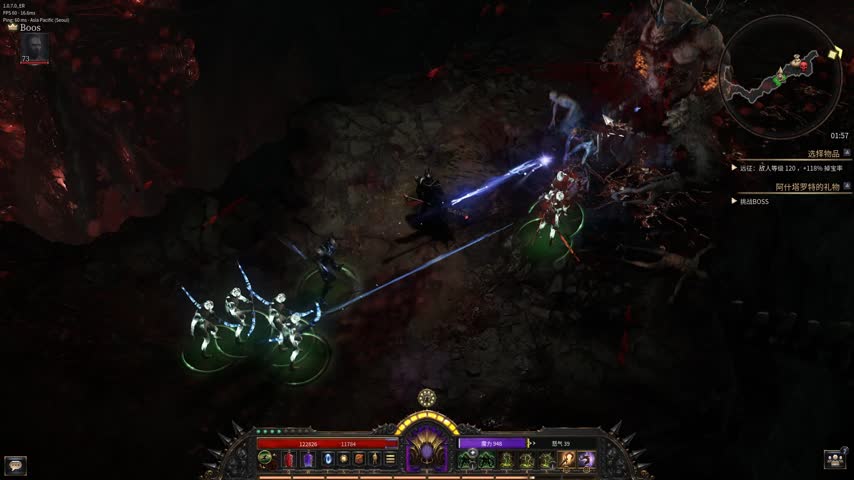
Task: Collapse the 选择物品 objective section
Action: tap(847, 154)
